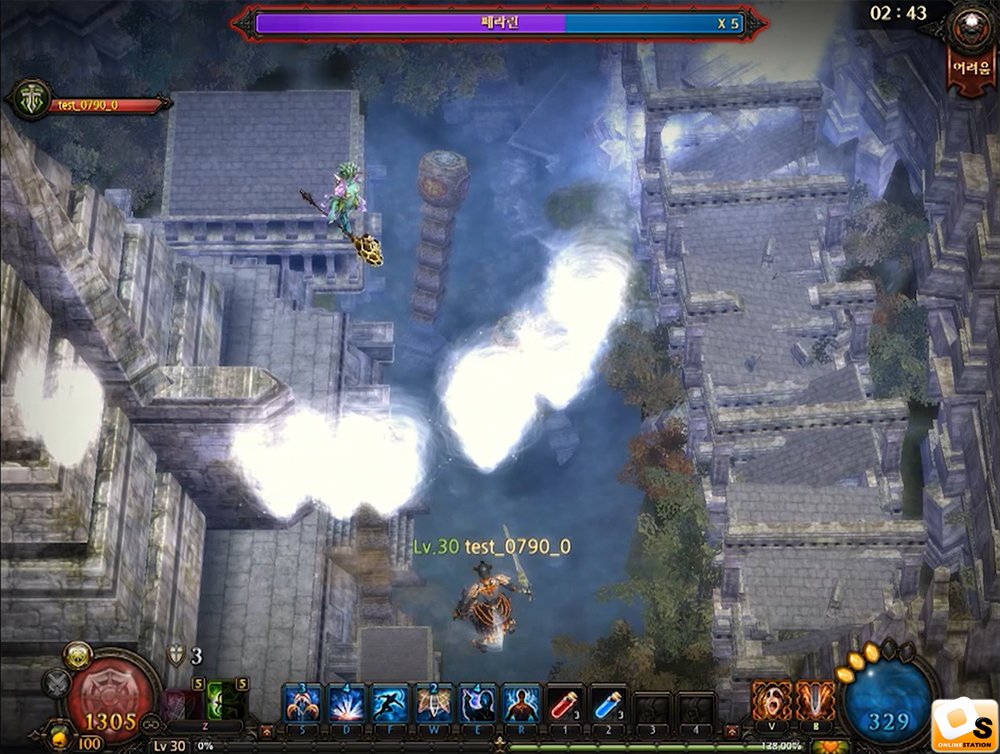Image resolution: width=1000 pixels, height=754 pixels.
Task: Cast the winged skill on W
Action: (x=434, y=701)
